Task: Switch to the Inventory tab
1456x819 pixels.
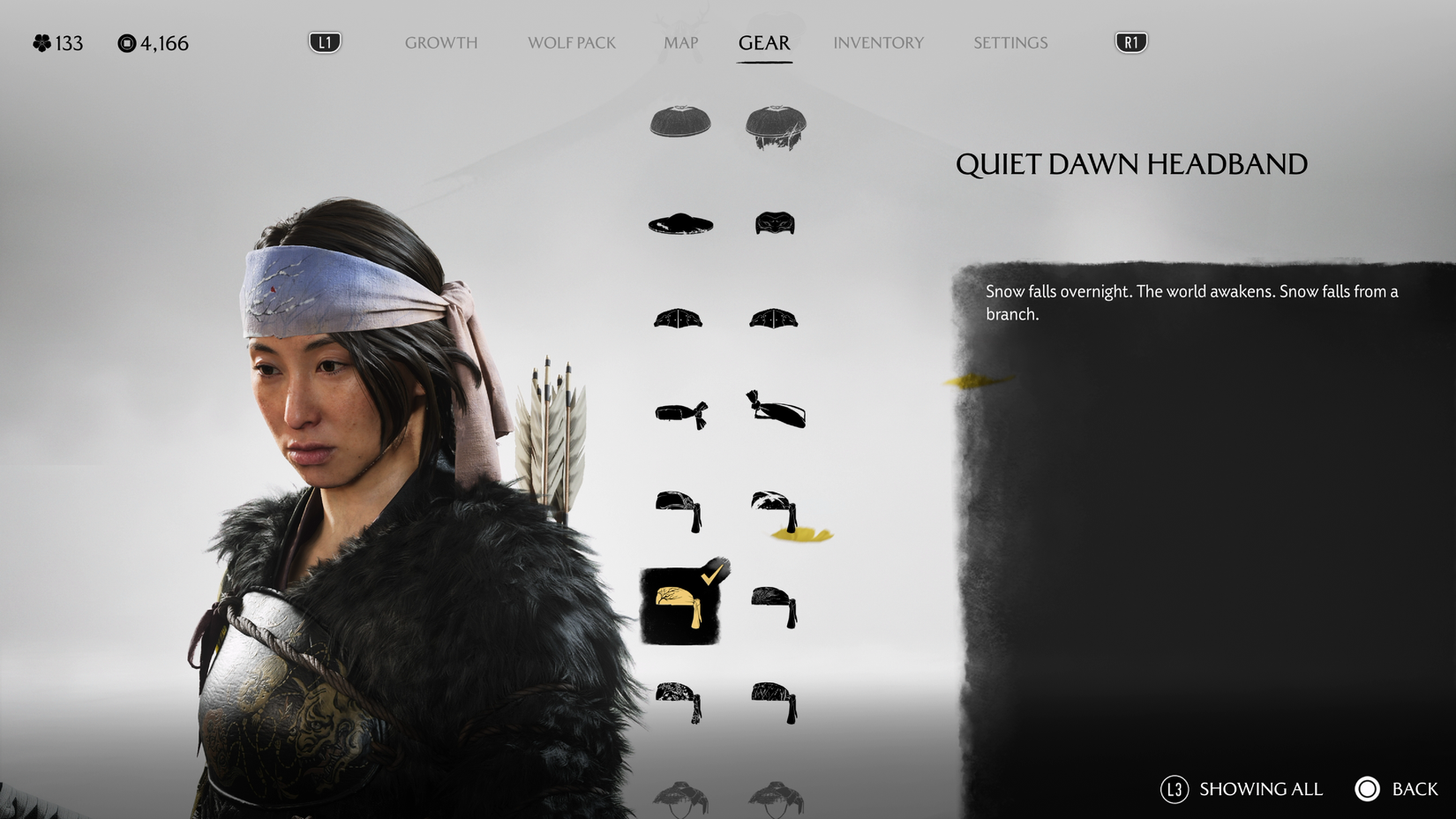Action: (x=879, y=42)
